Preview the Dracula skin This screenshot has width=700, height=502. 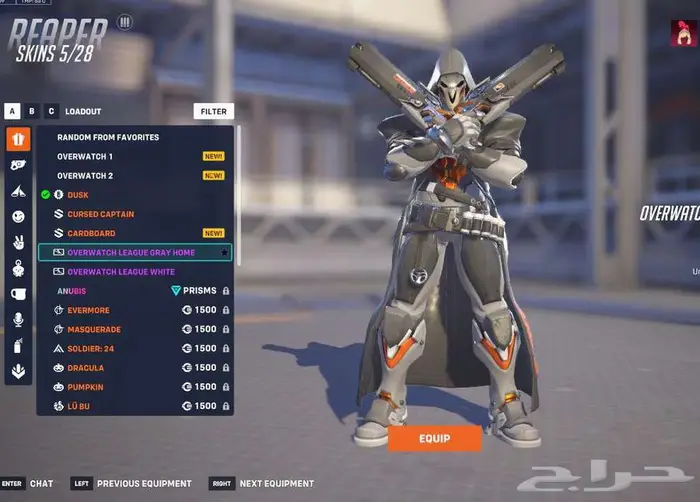pos(86,368)
